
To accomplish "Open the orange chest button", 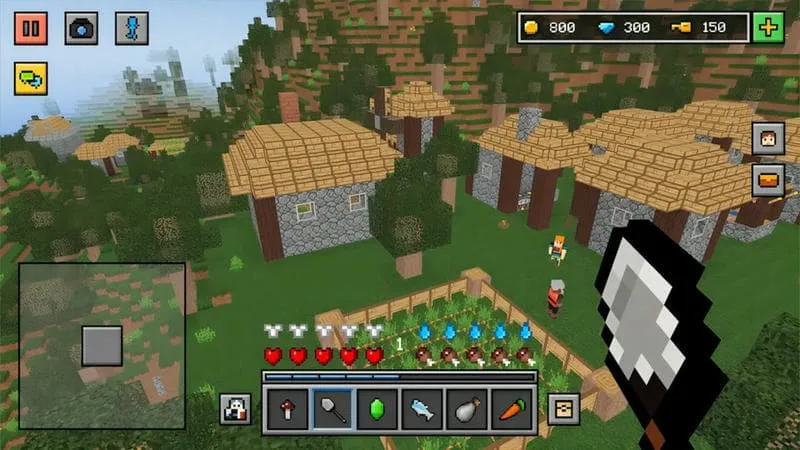I will tap(768, 180).
